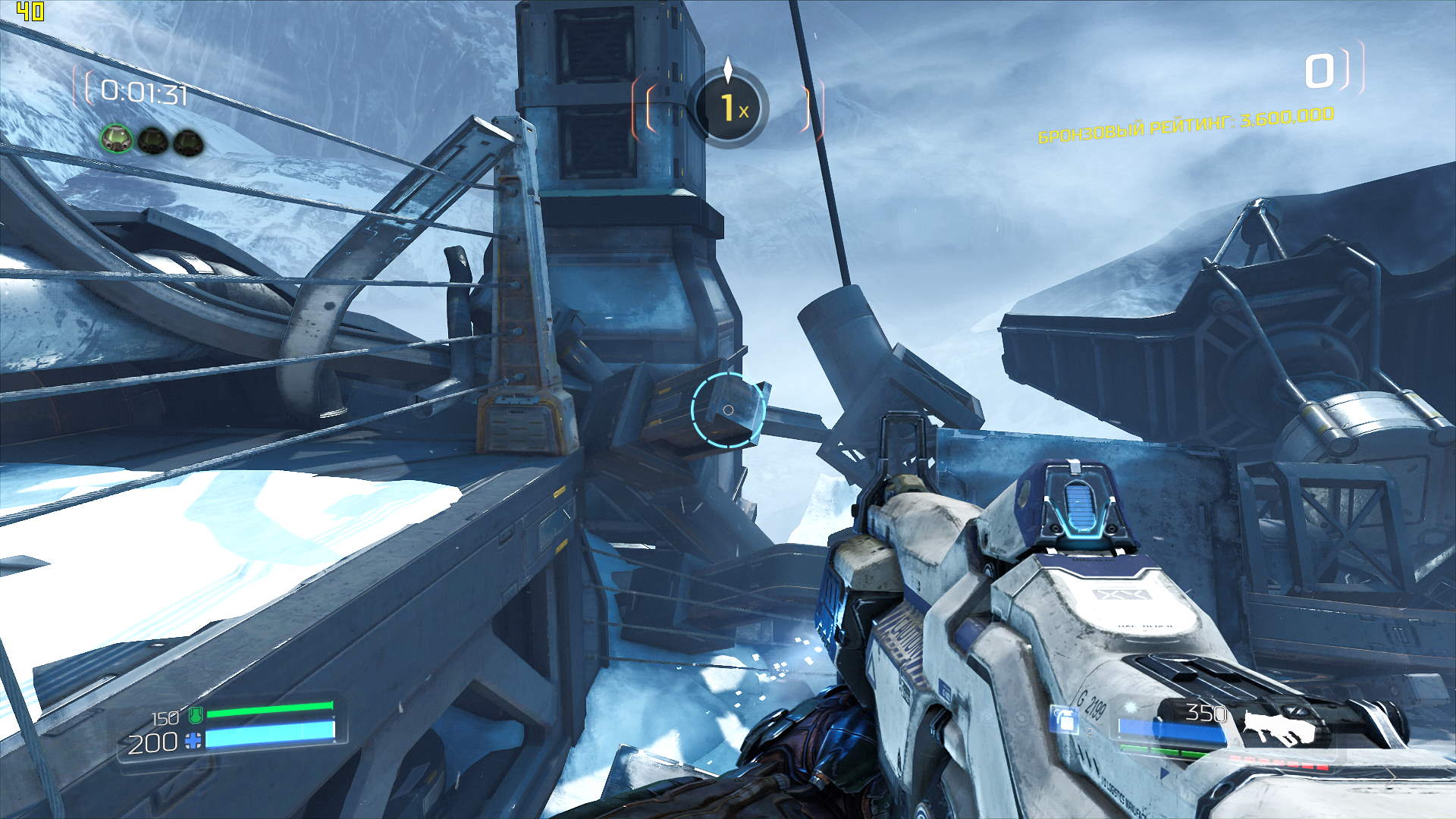Image resolution: width=1456 pixels, height=819 pixels.
Task: Click the lit green helmet life icon
Action: point(116,140)
